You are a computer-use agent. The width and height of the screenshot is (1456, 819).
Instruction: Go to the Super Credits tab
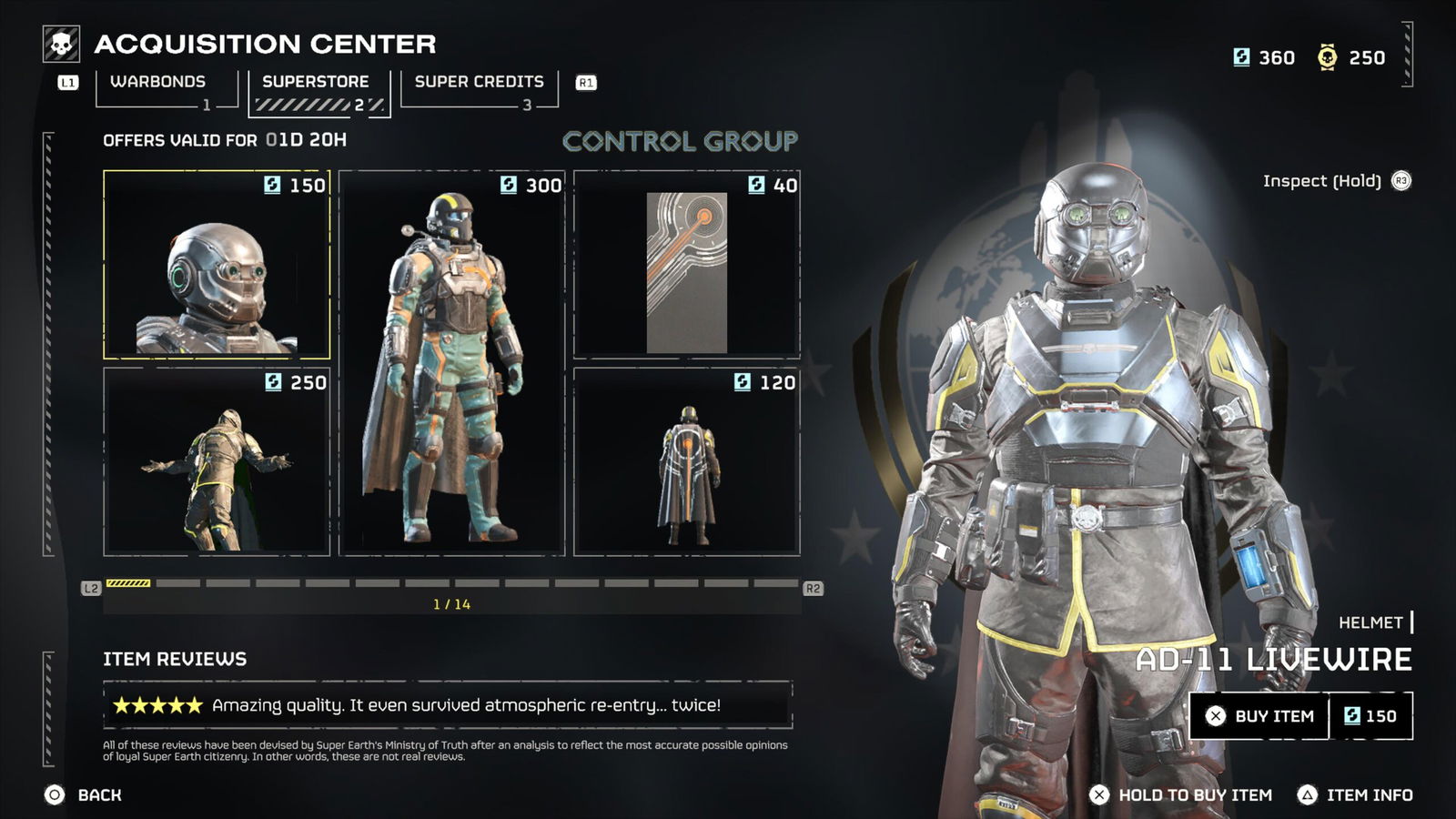(479, 83)
